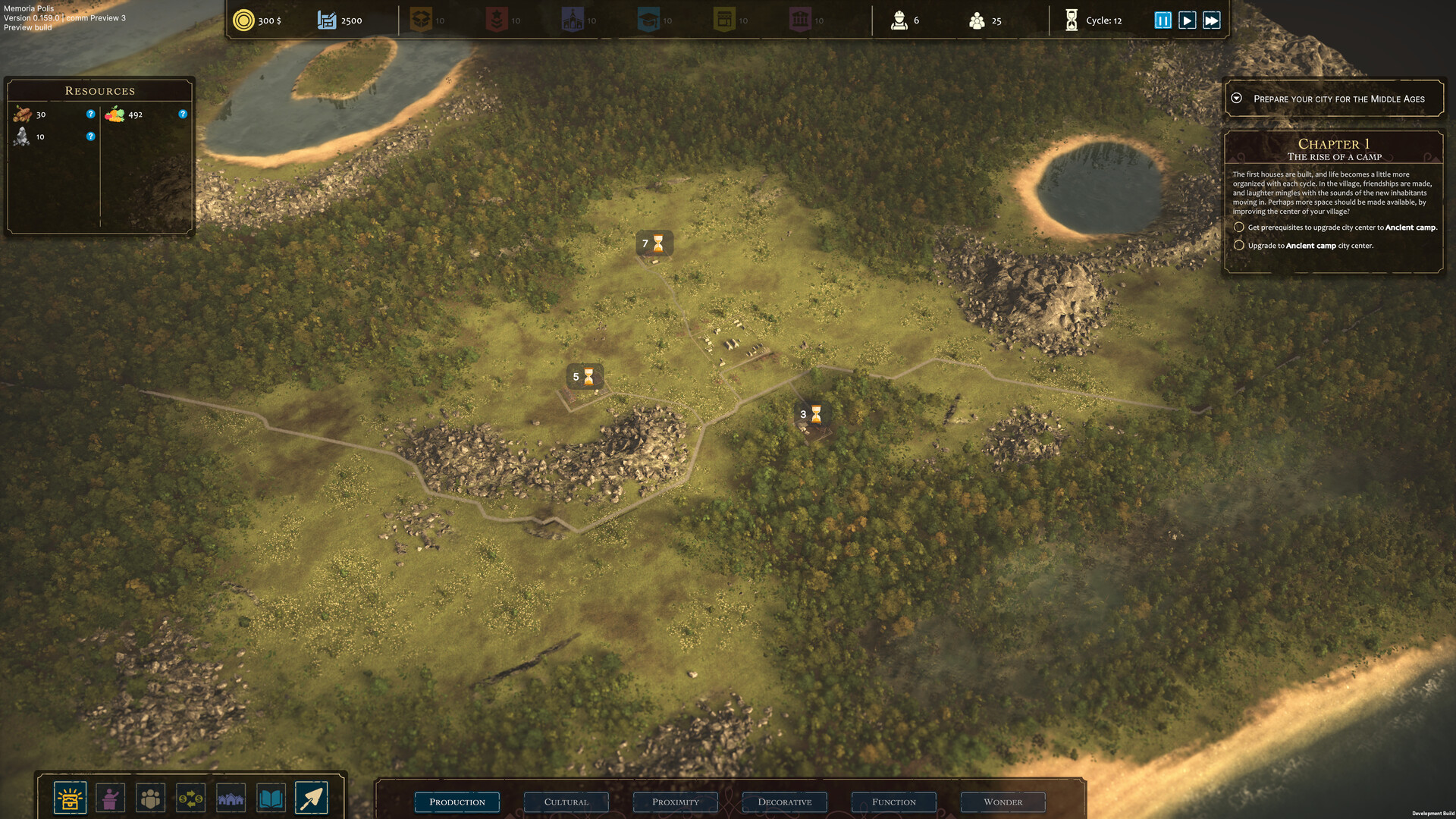Activate fast-forward speed

pos(1212,20)
